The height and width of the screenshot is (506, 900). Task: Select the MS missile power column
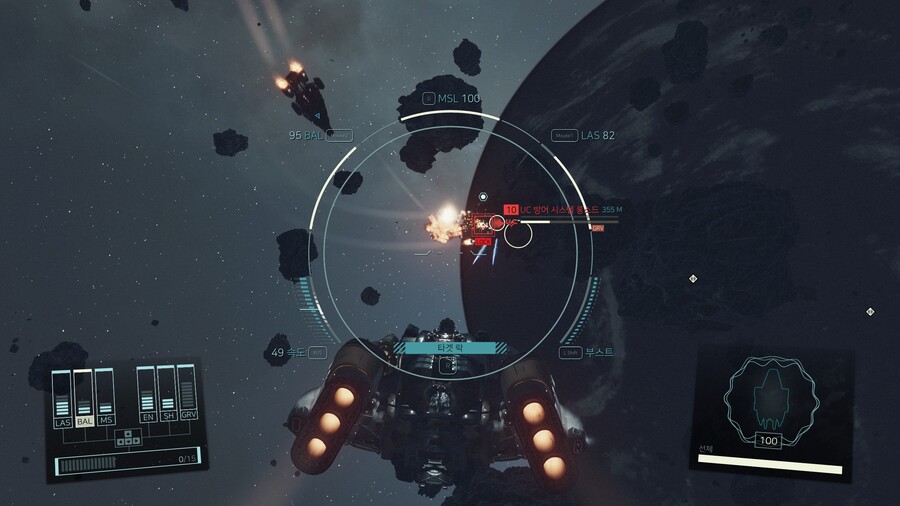point(105,400)
